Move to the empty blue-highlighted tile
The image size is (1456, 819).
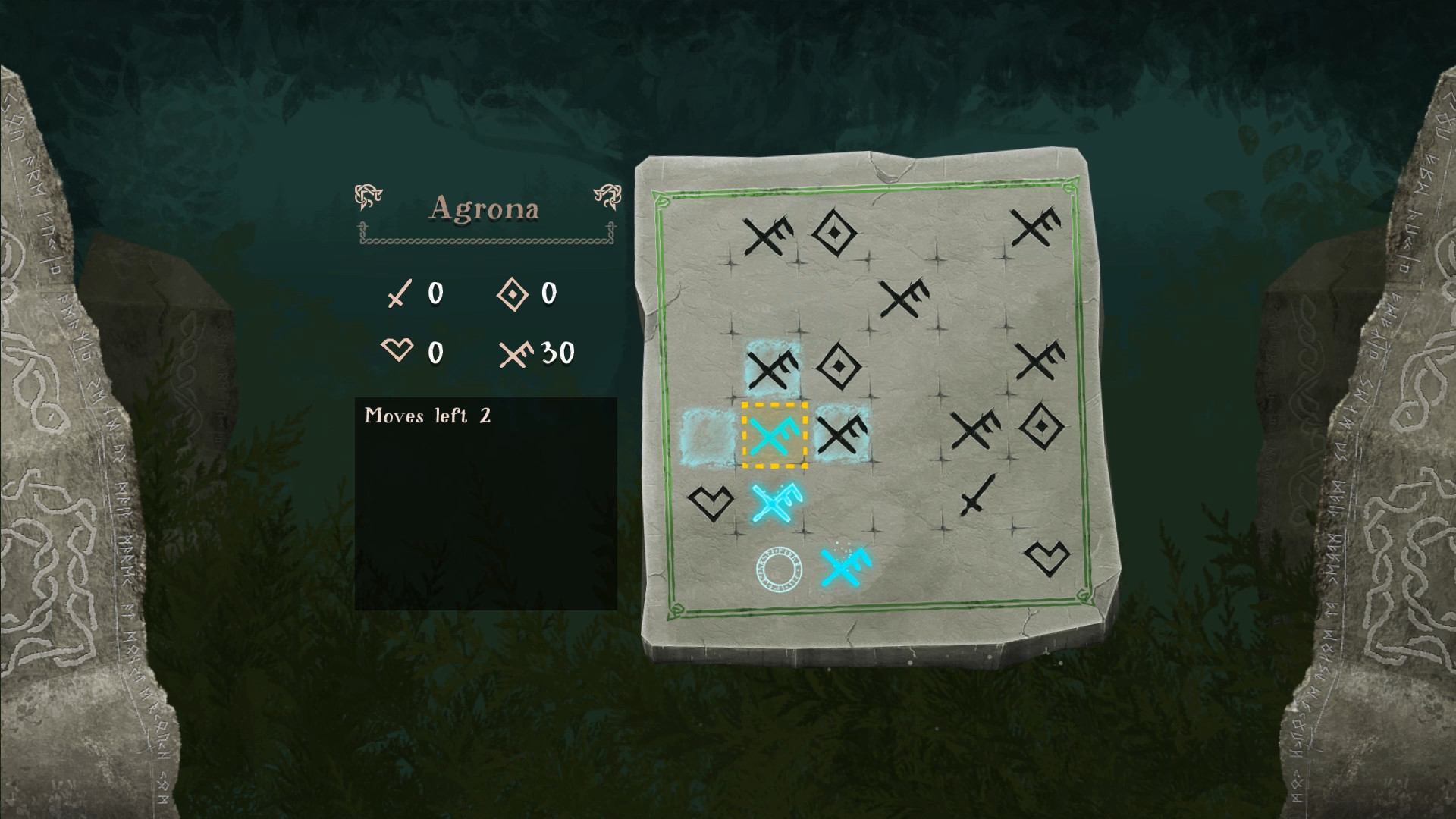(708, 435)
